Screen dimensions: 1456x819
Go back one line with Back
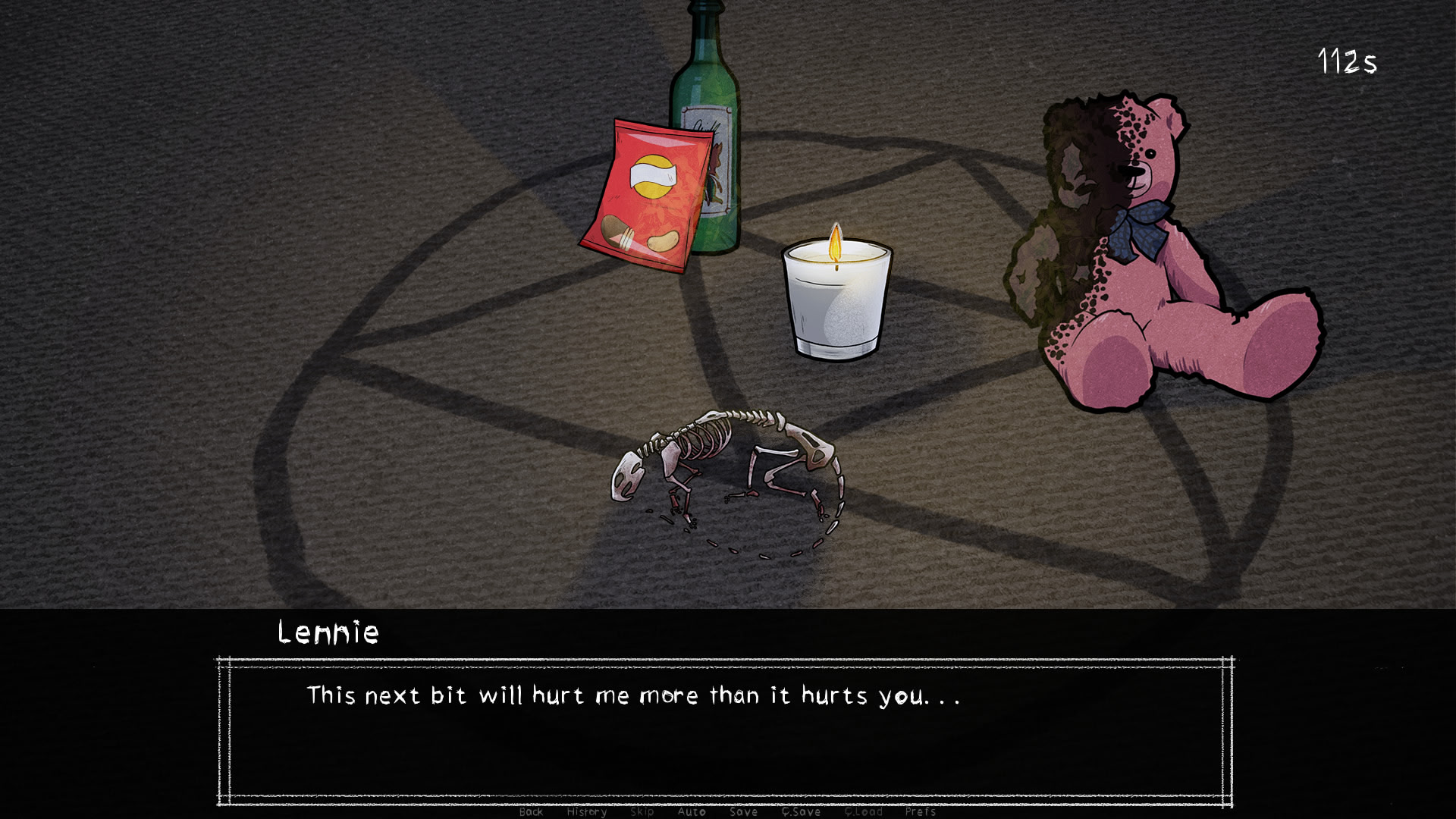[531, 811]
